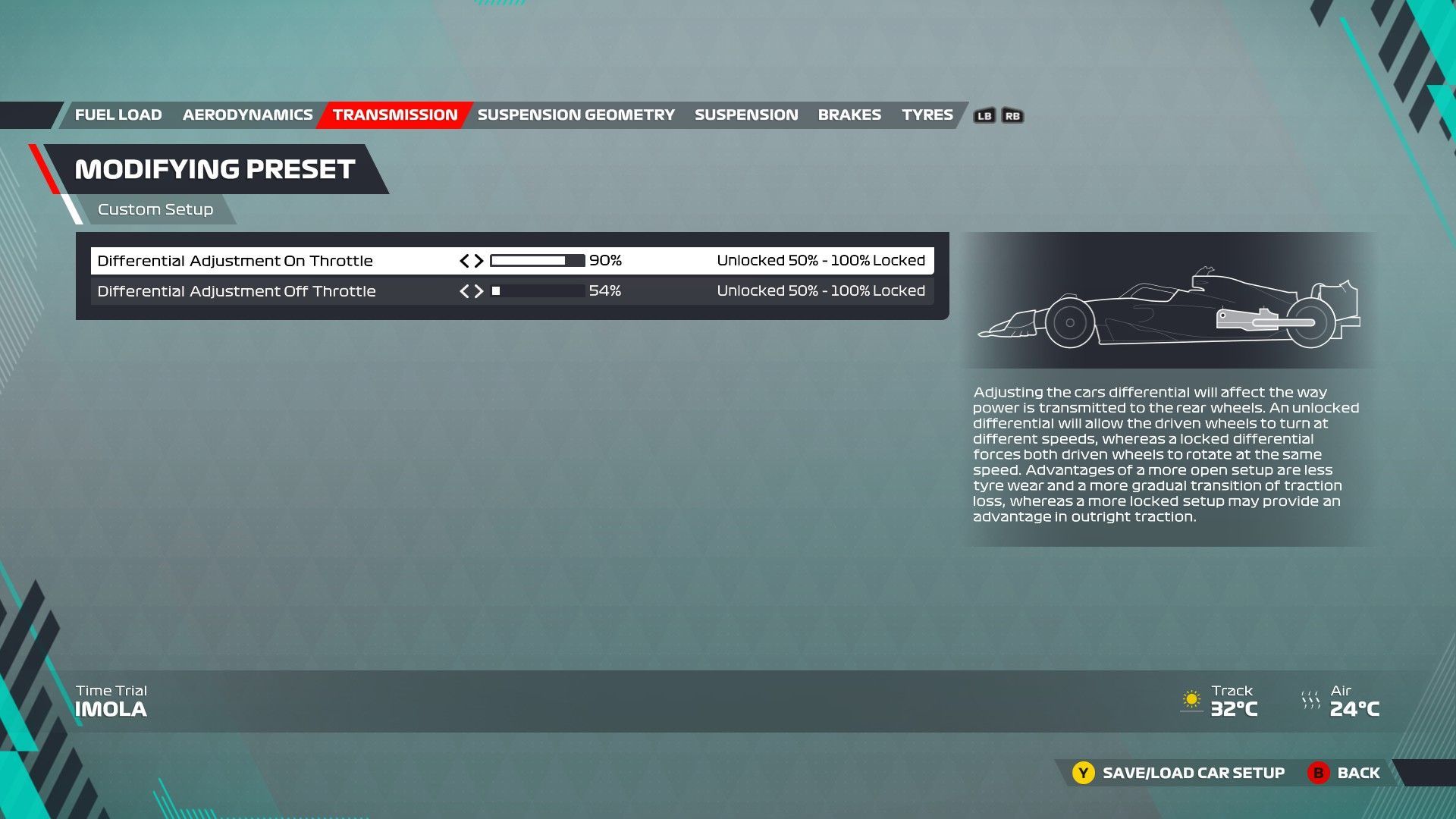This screenshot has width=1456, height=819.
Task: Select the Tyres tab
Action: pyautogui.click(x=927, y=115)
